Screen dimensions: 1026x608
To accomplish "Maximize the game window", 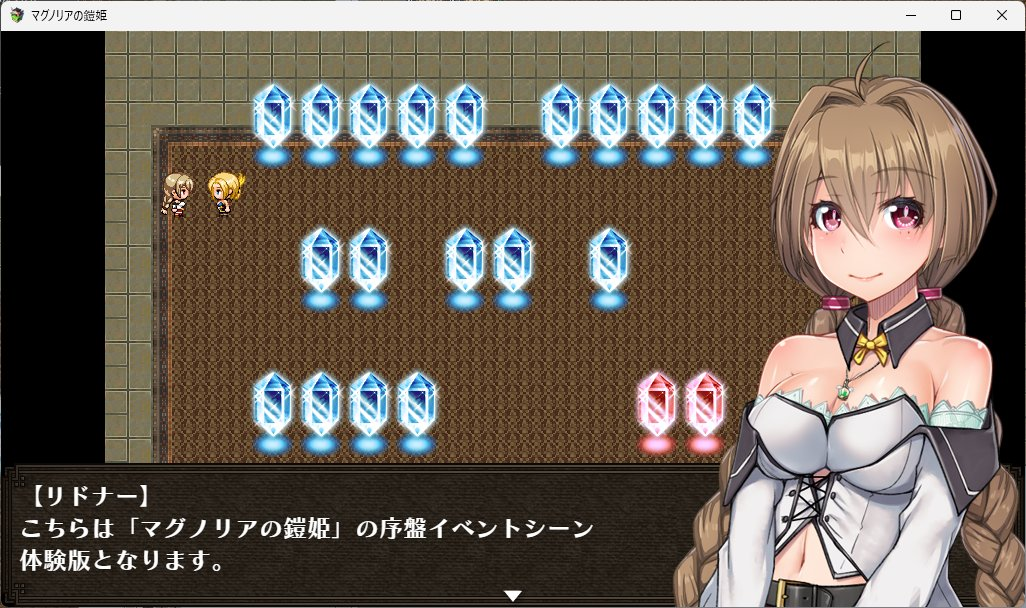I will [x=956, y=15].
